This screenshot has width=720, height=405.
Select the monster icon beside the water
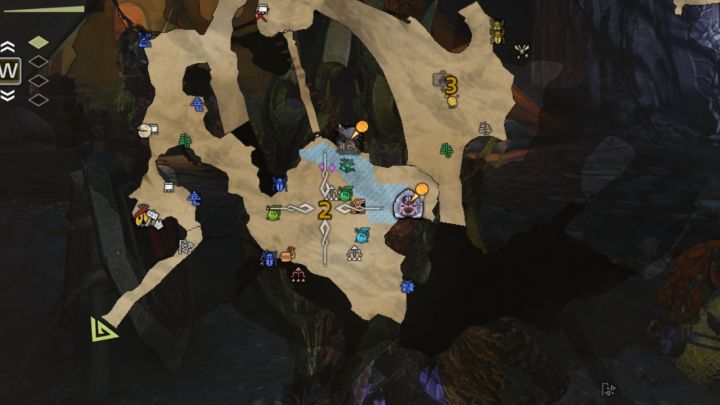[409, 204]
